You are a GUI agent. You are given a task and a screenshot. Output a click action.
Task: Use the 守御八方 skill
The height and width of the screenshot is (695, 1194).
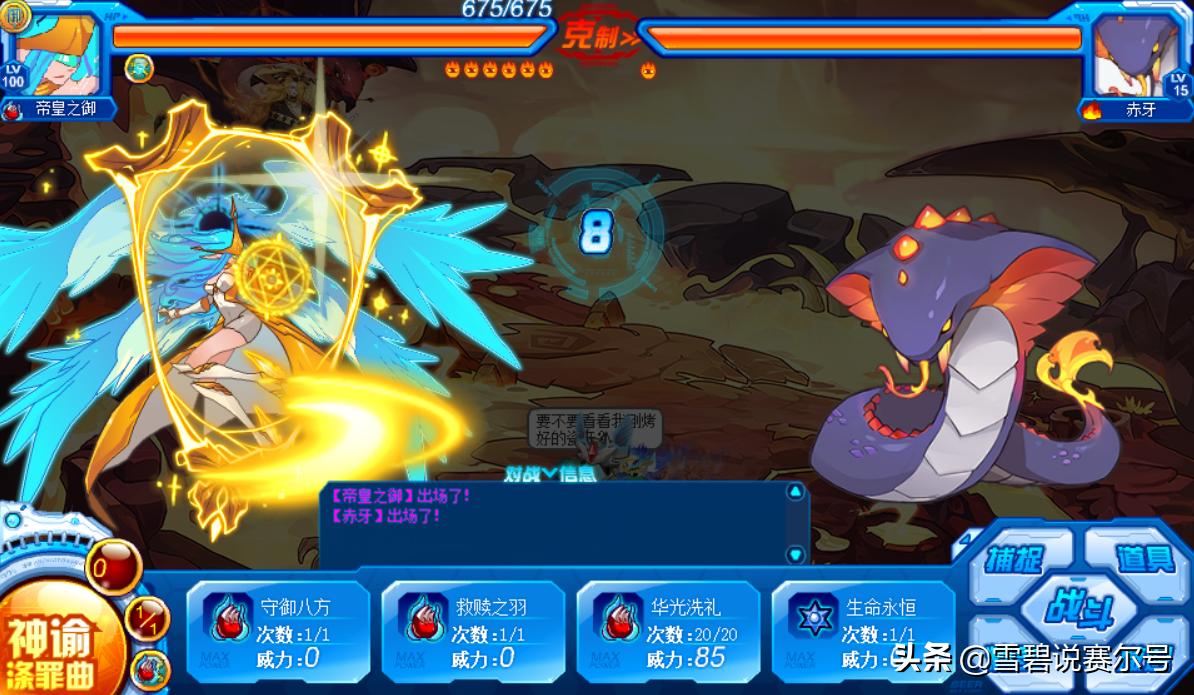tap(277, 632)
